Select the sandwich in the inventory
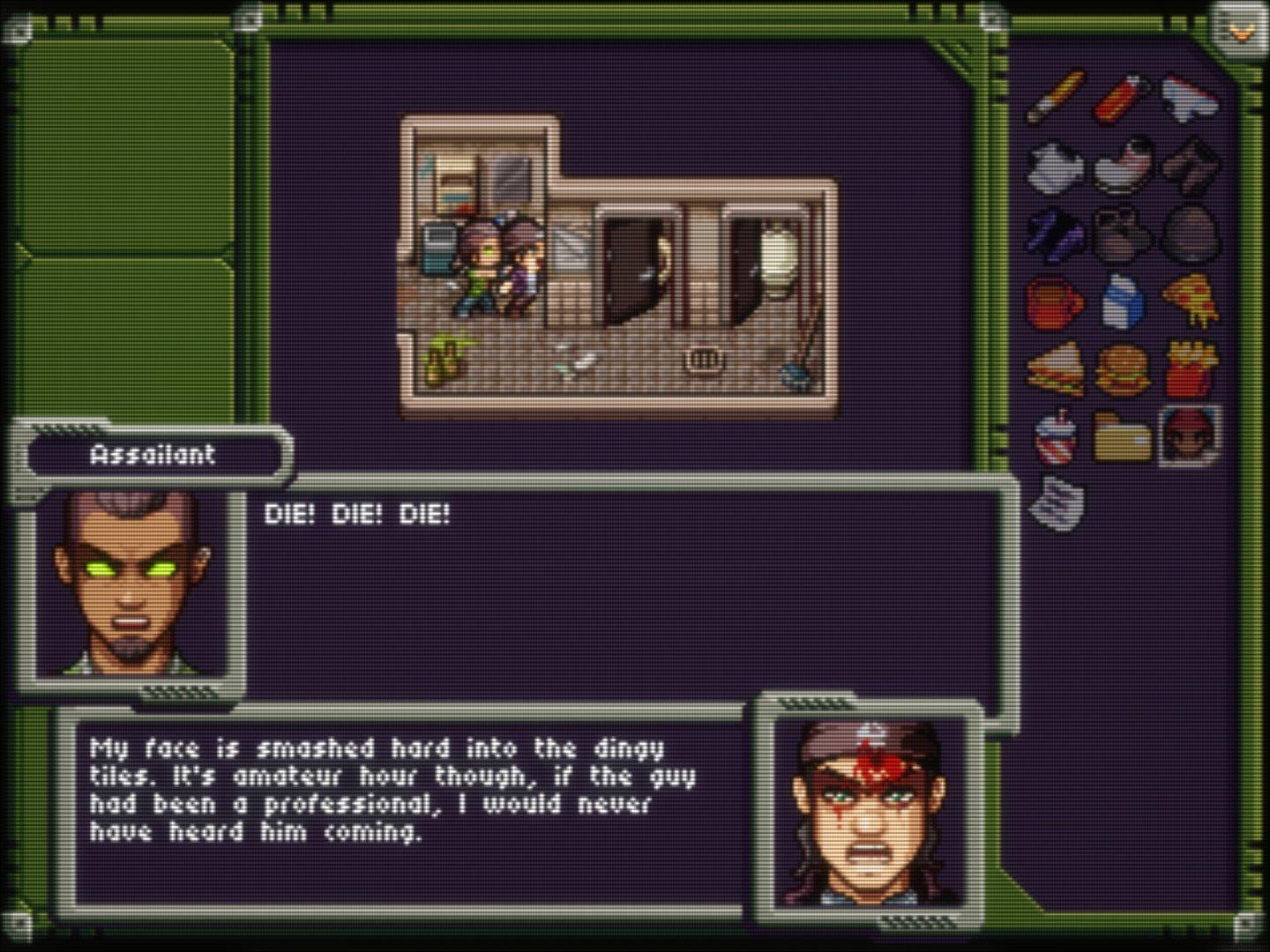Viewport: 1270px width, 952px height. coord(1056,369)
